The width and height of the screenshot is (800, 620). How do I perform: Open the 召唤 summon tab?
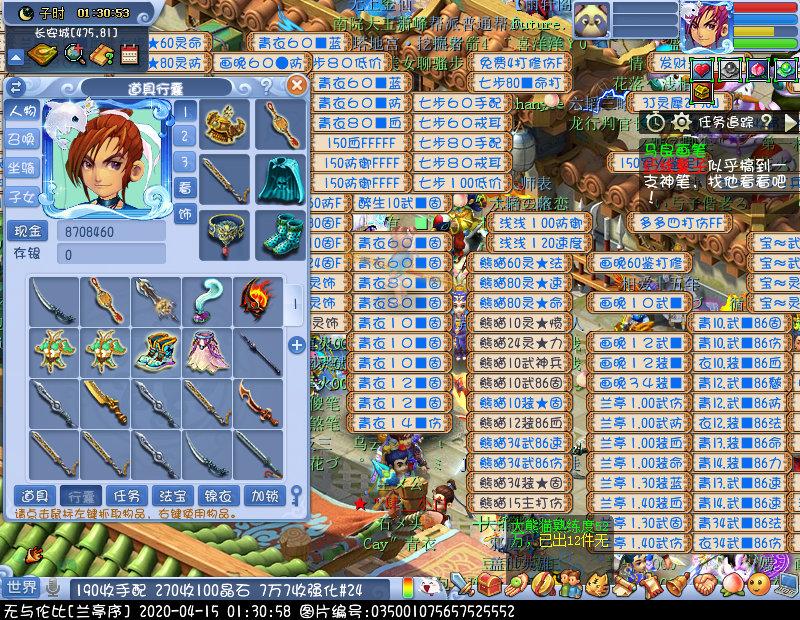point(22,140)
